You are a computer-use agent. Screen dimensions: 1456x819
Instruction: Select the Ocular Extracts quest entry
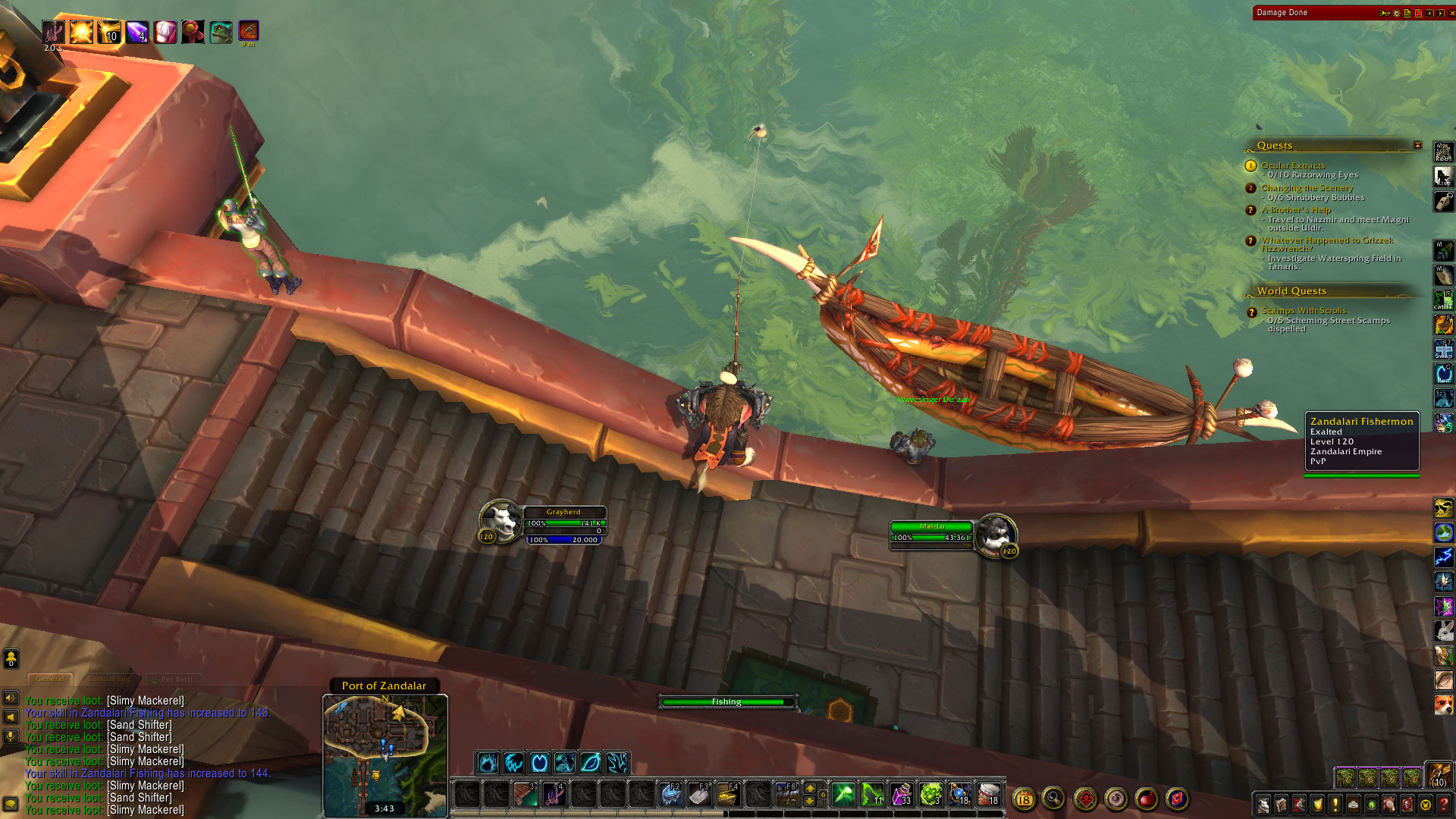click(1293, 165)
